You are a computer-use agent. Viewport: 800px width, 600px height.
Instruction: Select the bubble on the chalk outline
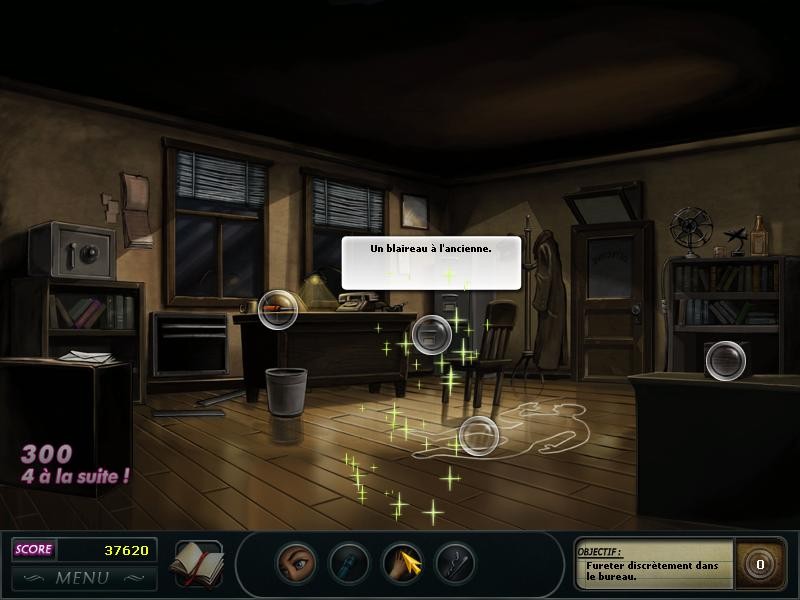[478, 436]
